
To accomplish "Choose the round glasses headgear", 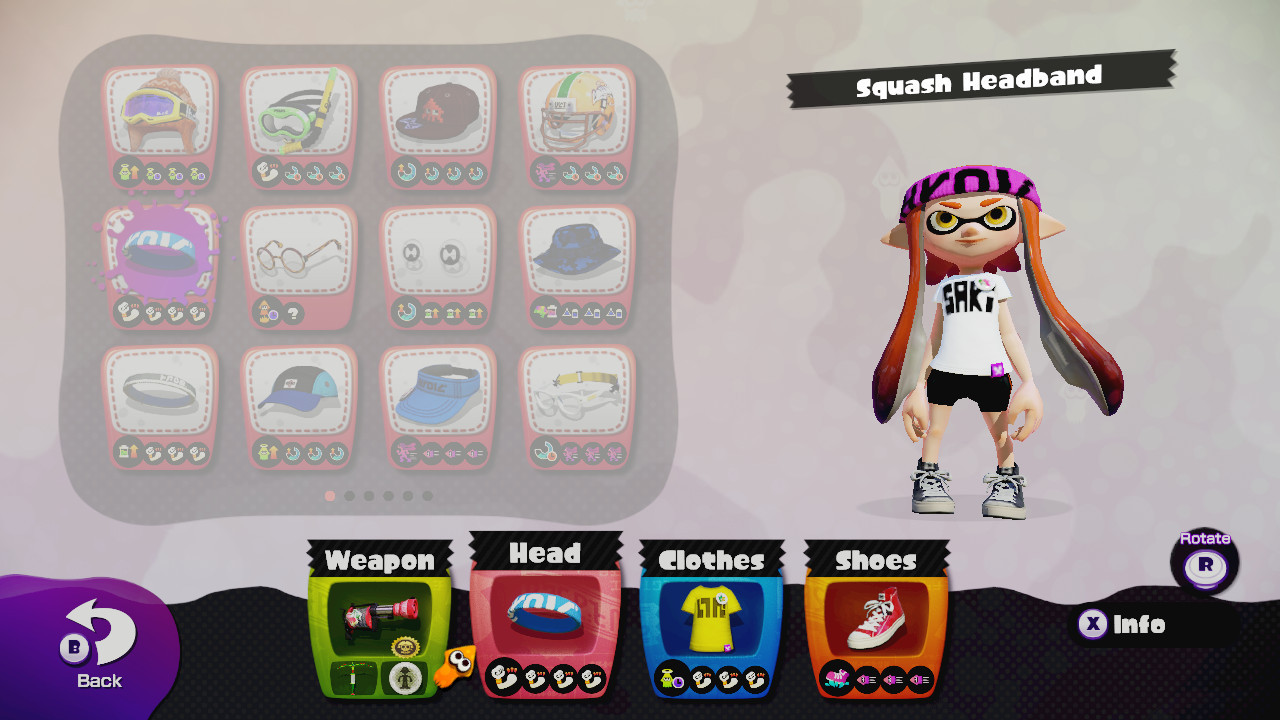I will tap(299, 250).
